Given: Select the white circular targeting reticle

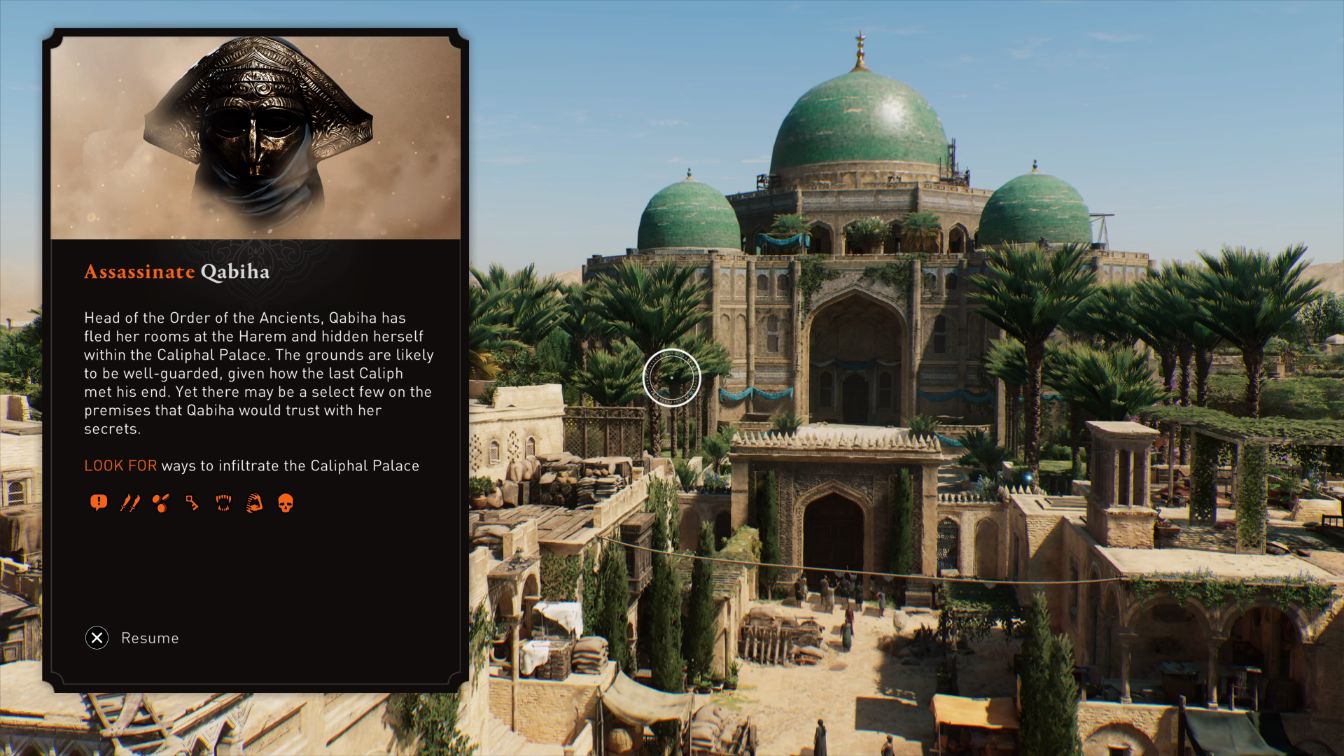Looking at the screenshot, I should 672,375.
